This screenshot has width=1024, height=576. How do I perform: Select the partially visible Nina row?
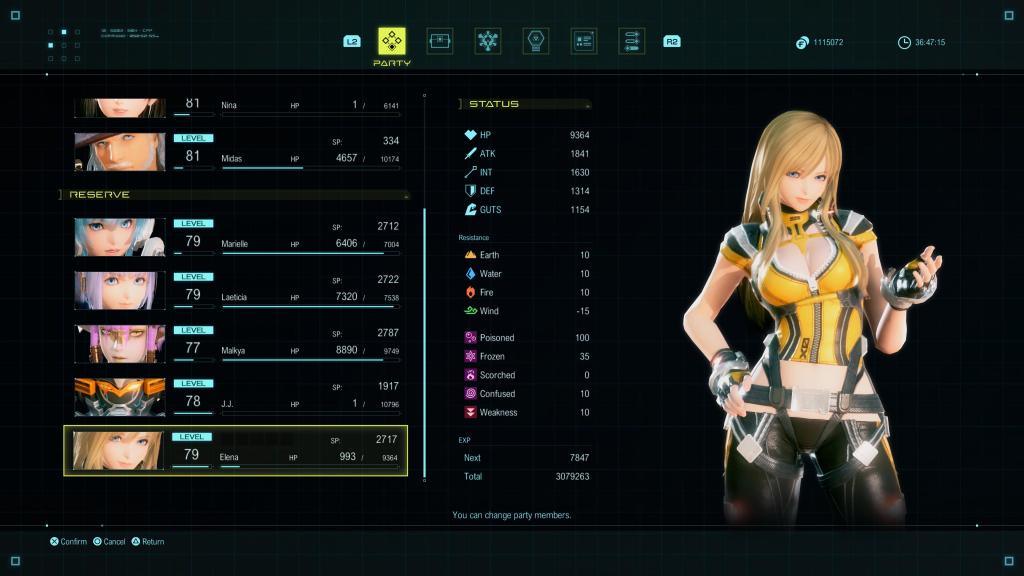[x=236, y=107]
